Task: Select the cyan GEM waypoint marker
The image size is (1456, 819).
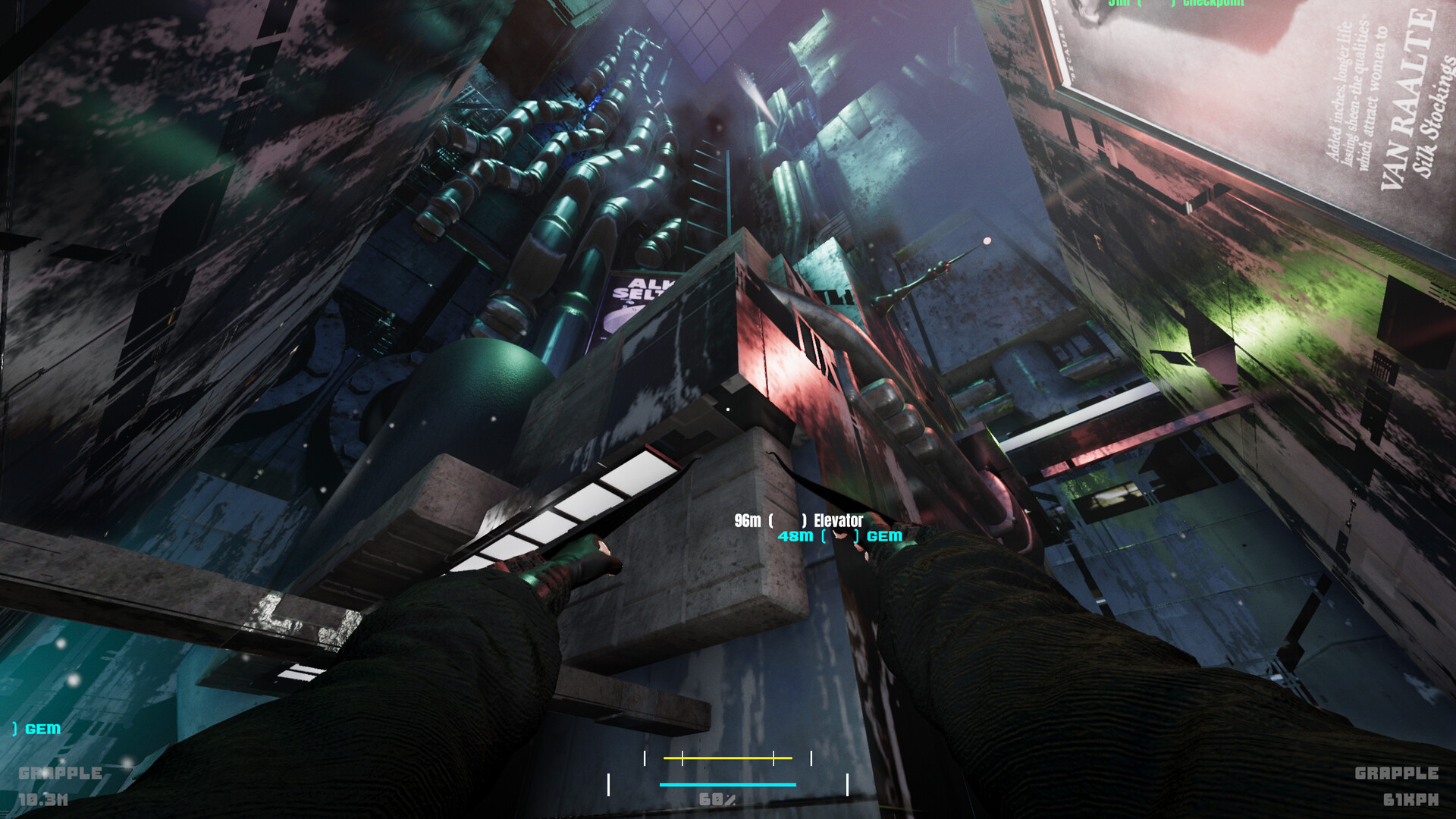Action: click(x=842, y=535)
